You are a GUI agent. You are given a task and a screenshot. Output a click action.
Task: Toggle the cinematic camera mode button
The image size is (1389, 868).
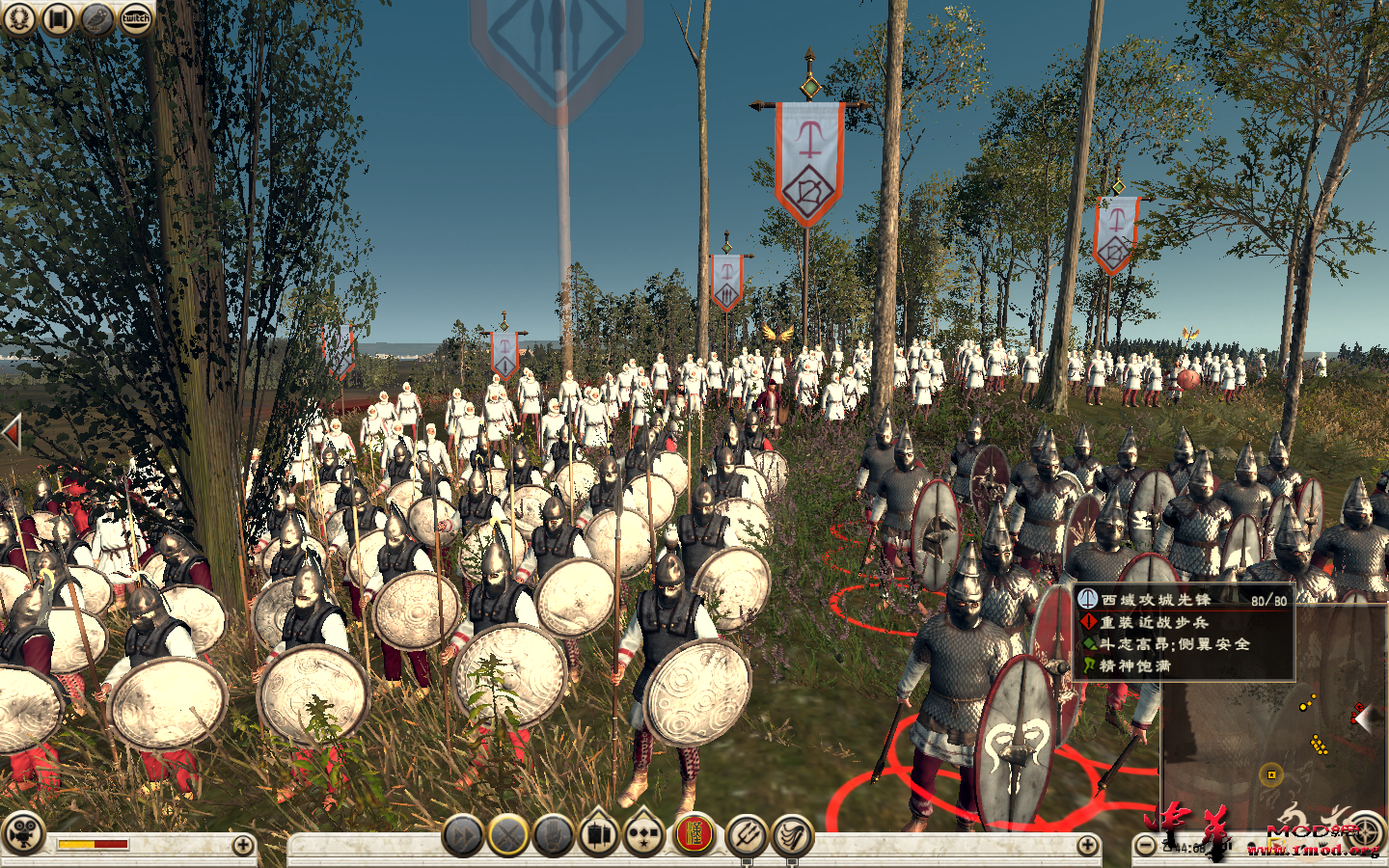pos(21,835)
